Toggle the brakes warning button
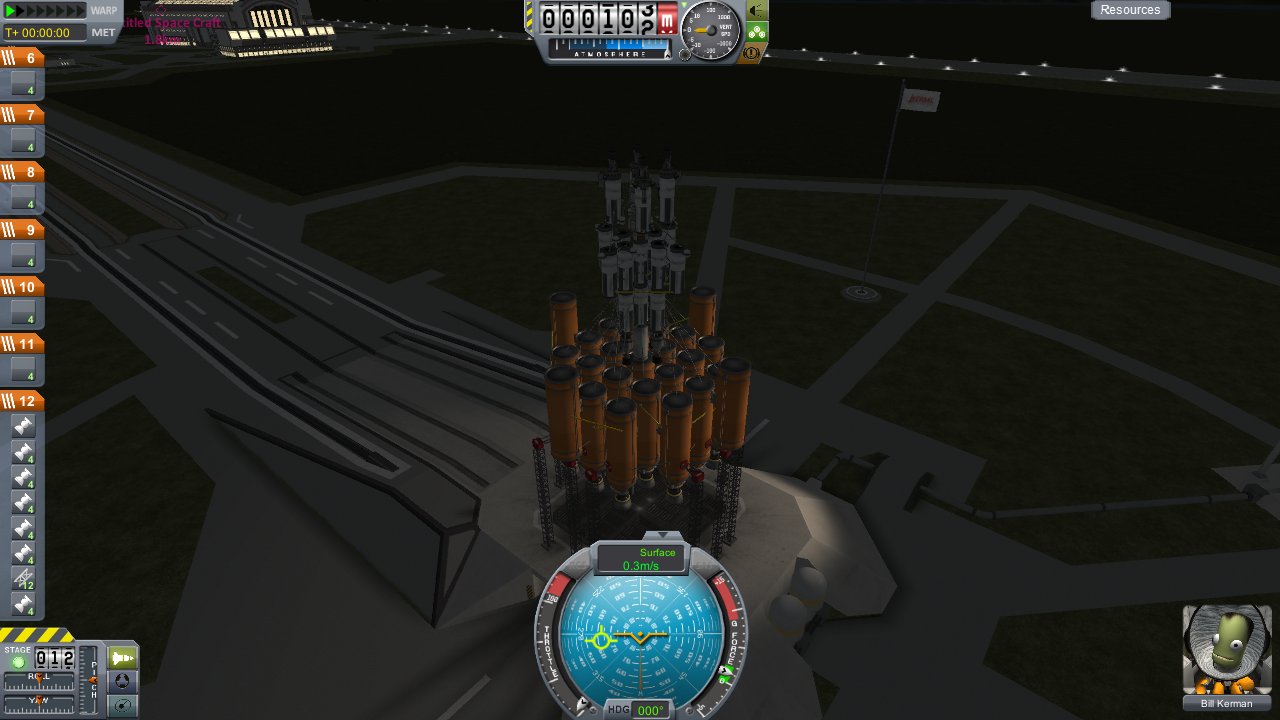This screenshot has width=1280, height=720. [752, 53]
